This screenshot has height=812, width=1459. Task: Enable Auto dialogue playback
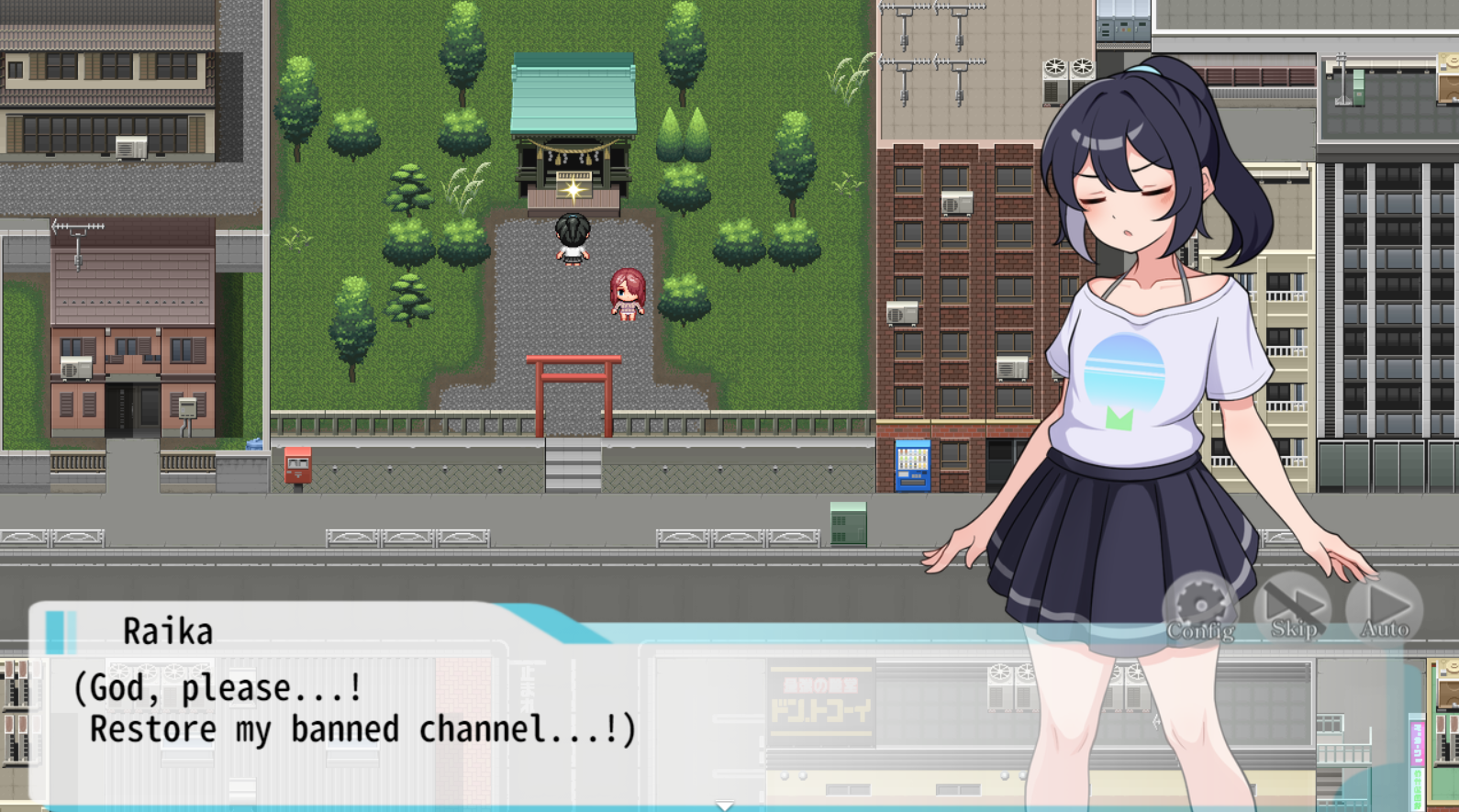tap(1385, 607)
